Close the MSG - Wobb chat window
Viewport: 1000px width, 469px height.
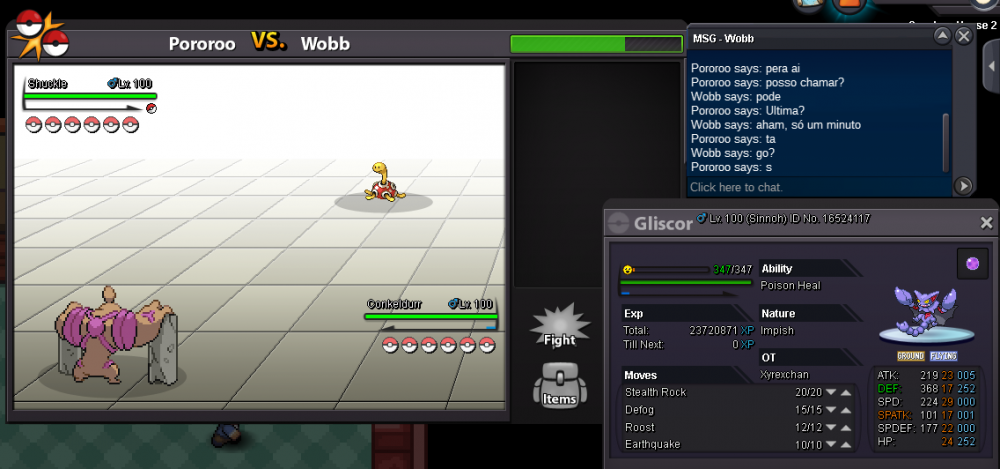[x=963, y=36]
